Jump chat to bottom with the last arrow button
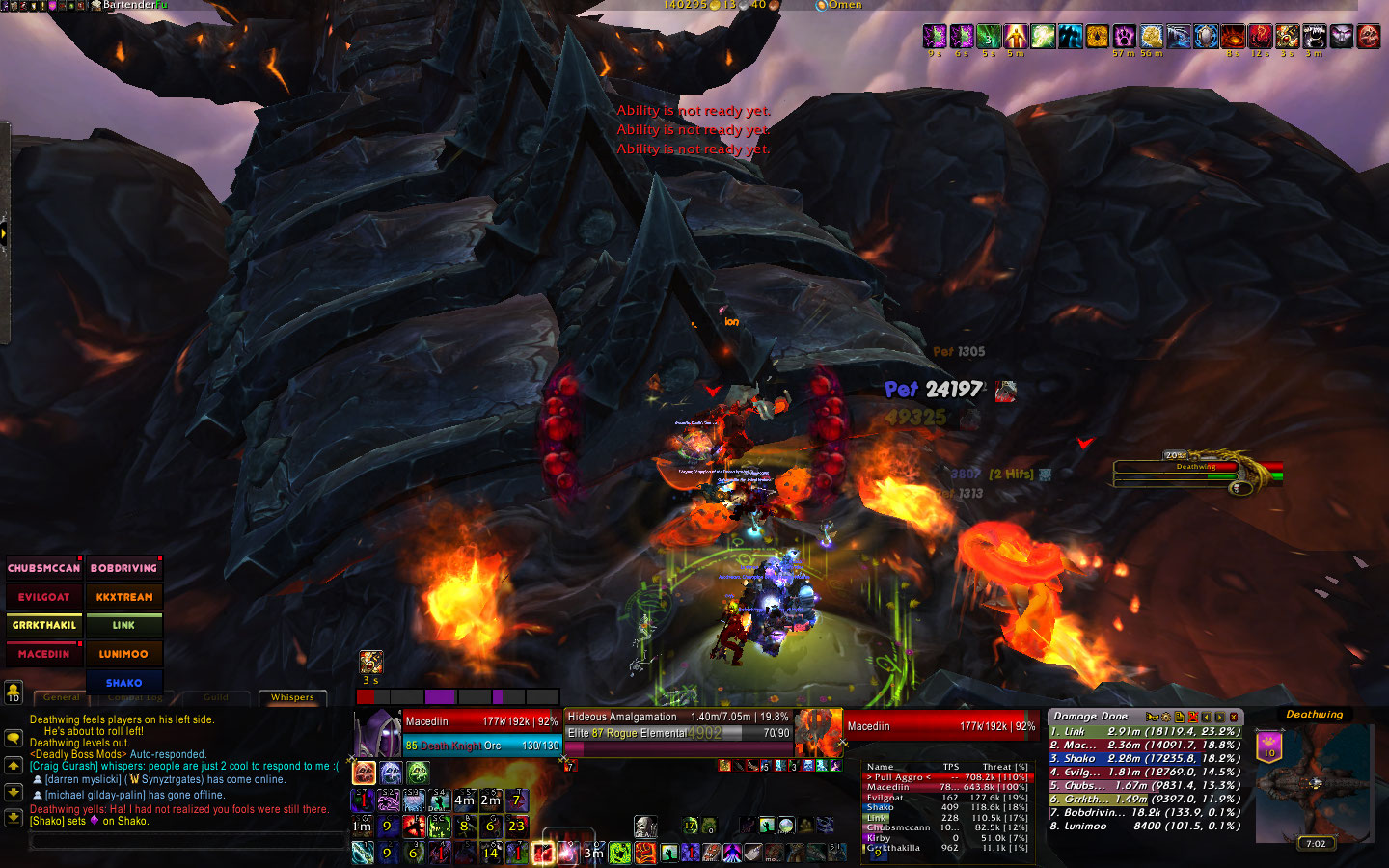The width and height of the screenshot is (1389, 868). [14, 817]
